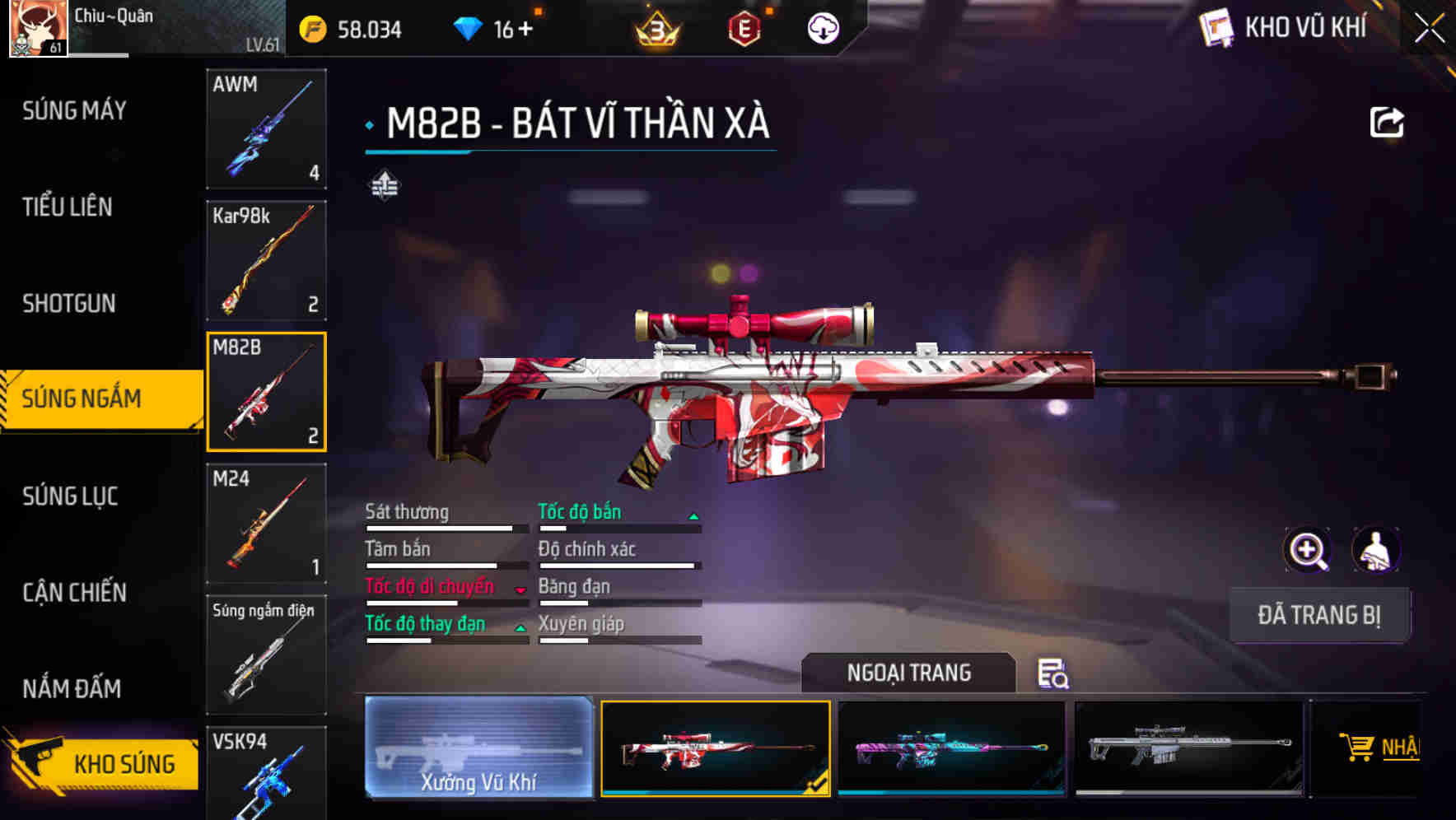Open Xưởng Vũ Khí from the skin row
The height and width of the screenshot is (820, 1456).
tap(478, 748)
